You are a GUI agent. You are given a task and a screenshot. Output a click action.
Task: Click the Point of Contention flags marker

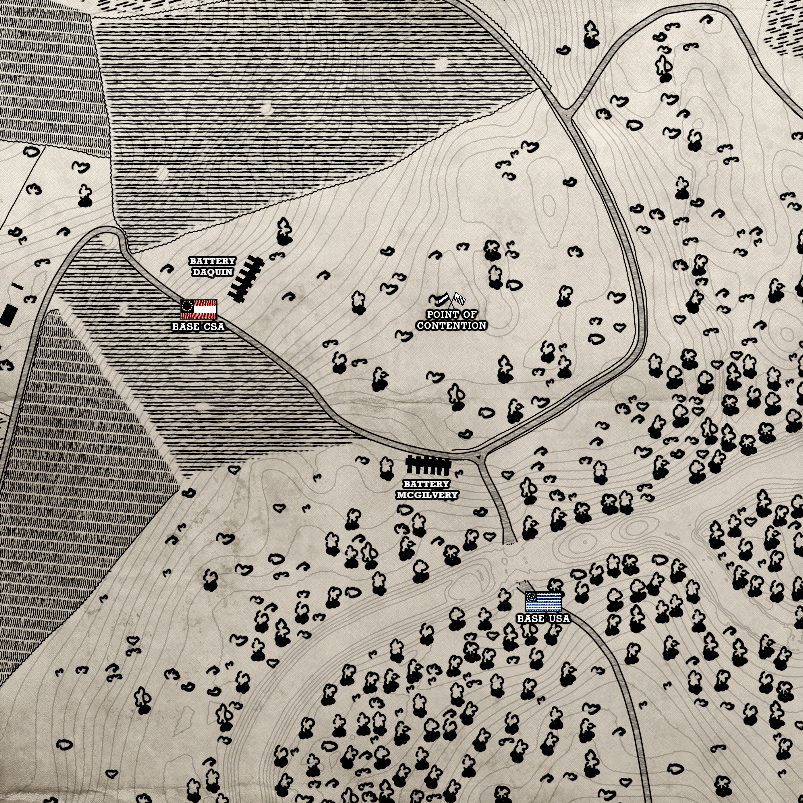(447, 299)
